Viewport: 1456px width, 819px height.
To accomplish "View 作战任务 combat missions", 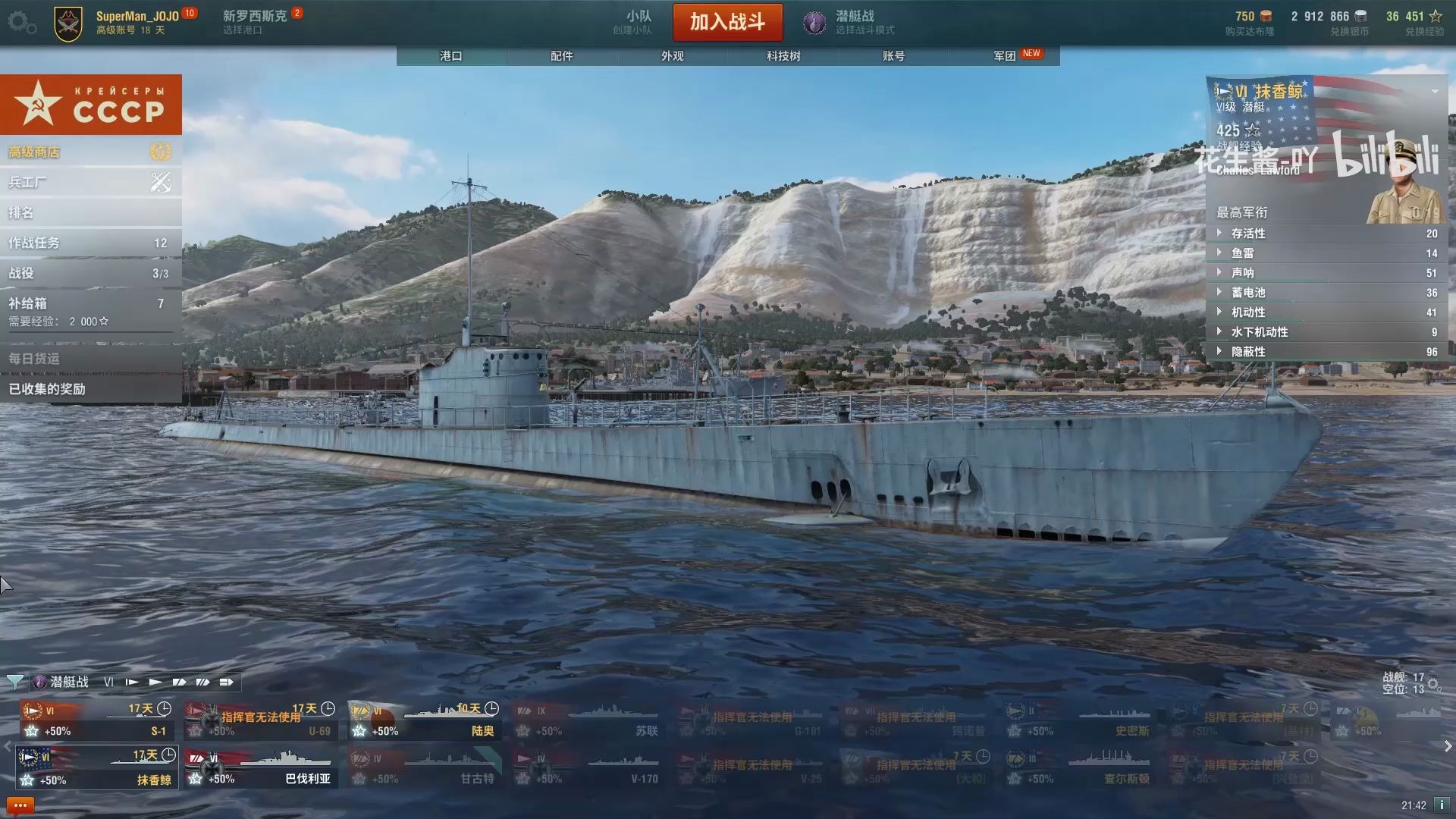I will click(90, 243).
